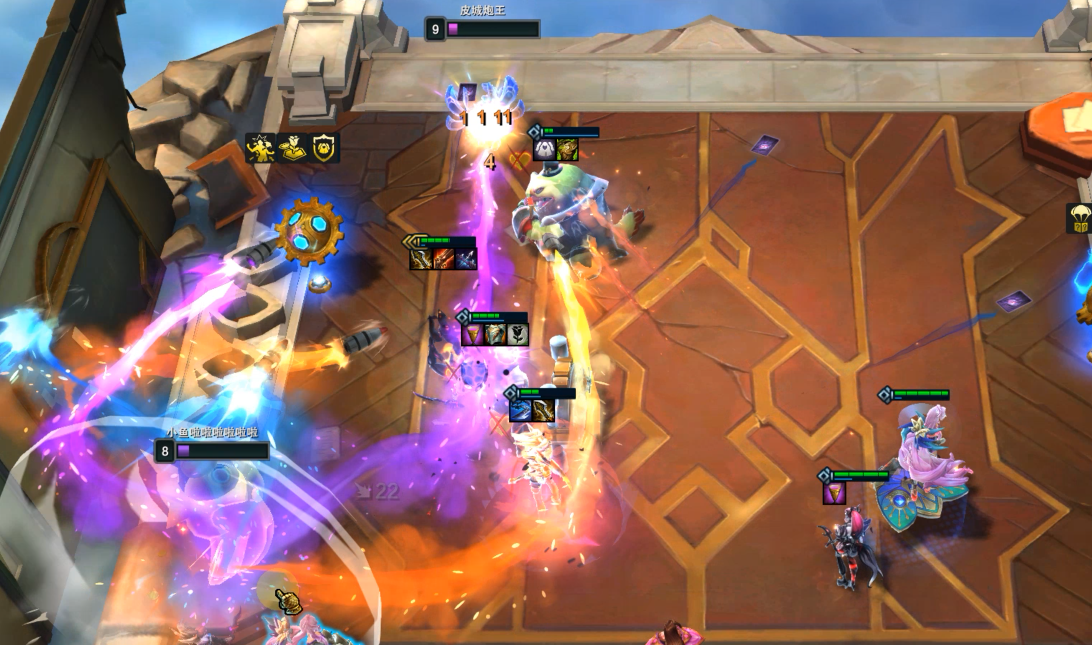Inspect the rose on pedestal trait icon
This screenshot has height=645, width=1092.
pyautogui.click(x=292, y=148)
